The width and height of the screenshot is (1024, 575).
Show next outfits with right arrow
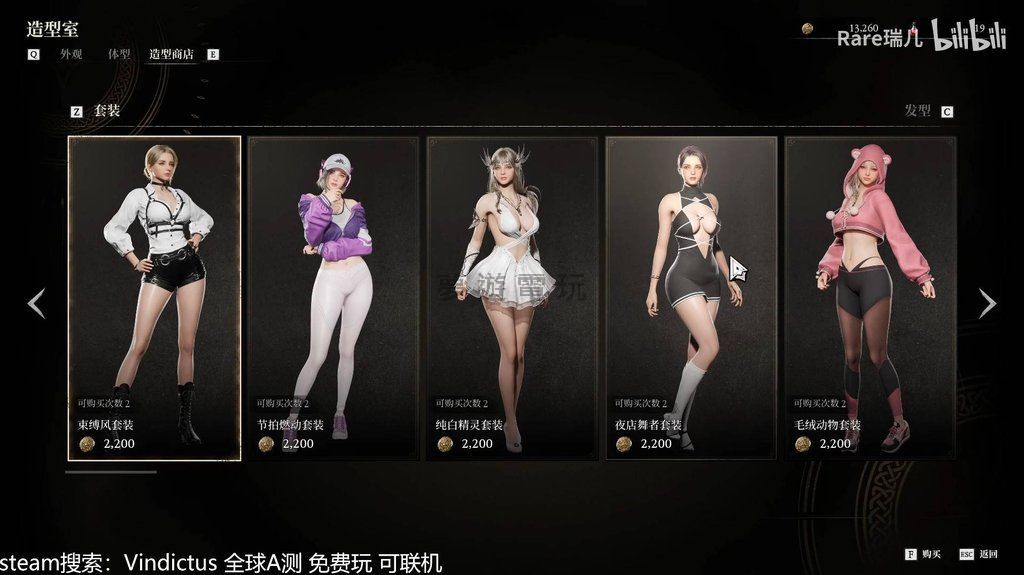click(987, 303)
